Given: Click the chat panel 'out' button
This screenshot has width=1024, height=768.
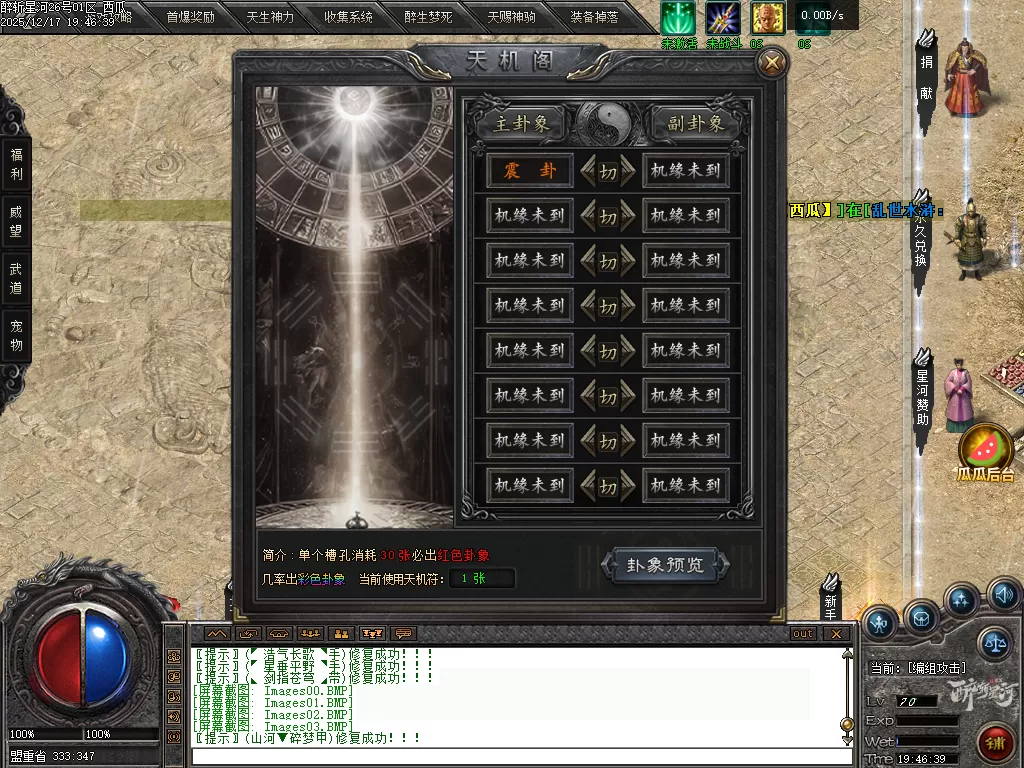Looking at the screenshot, I should point(803,634).
